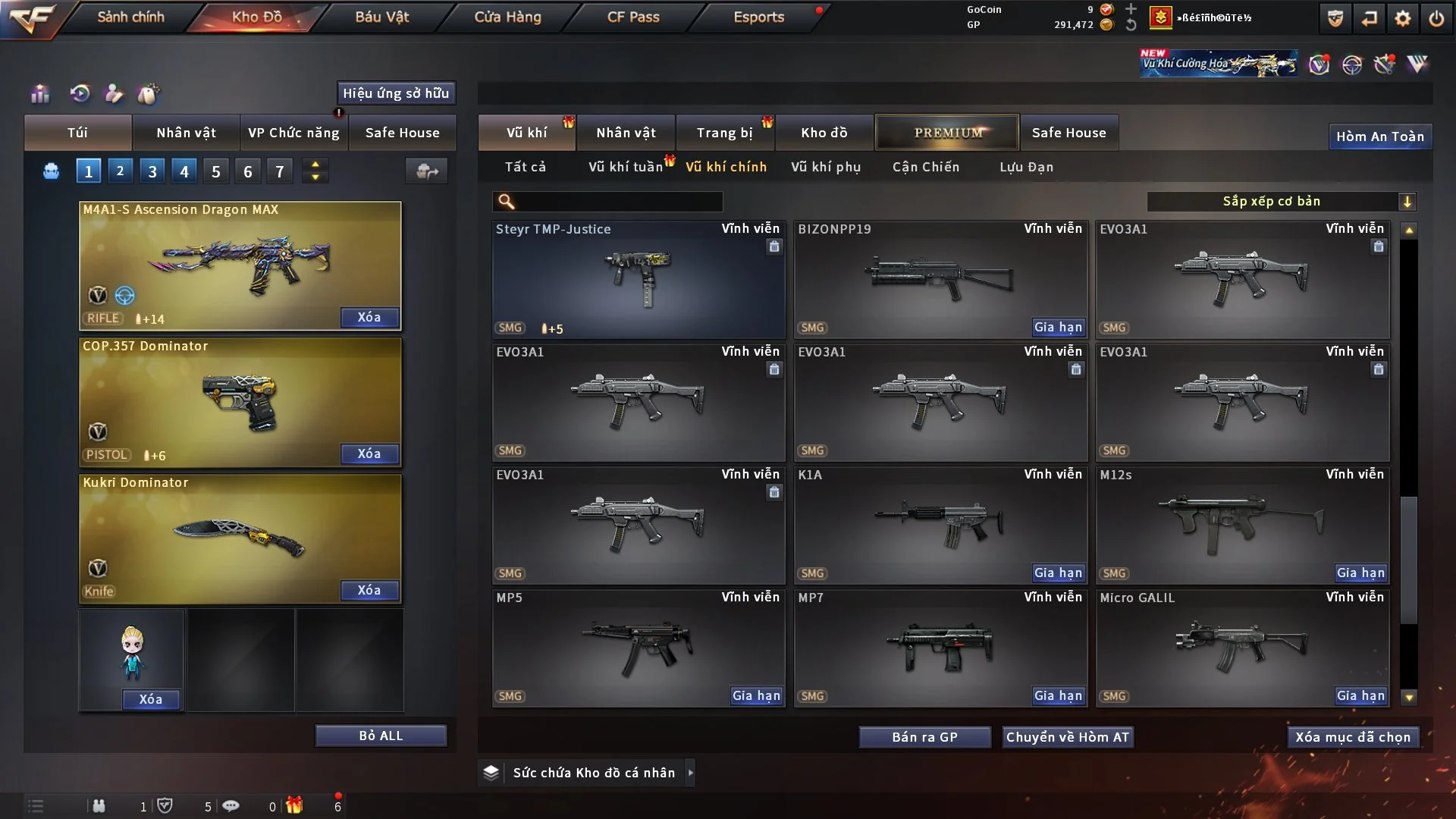Open the Cửa Hàng shop menu
The width and height of the screenshot is (1456, 819).
coord(507,17)
